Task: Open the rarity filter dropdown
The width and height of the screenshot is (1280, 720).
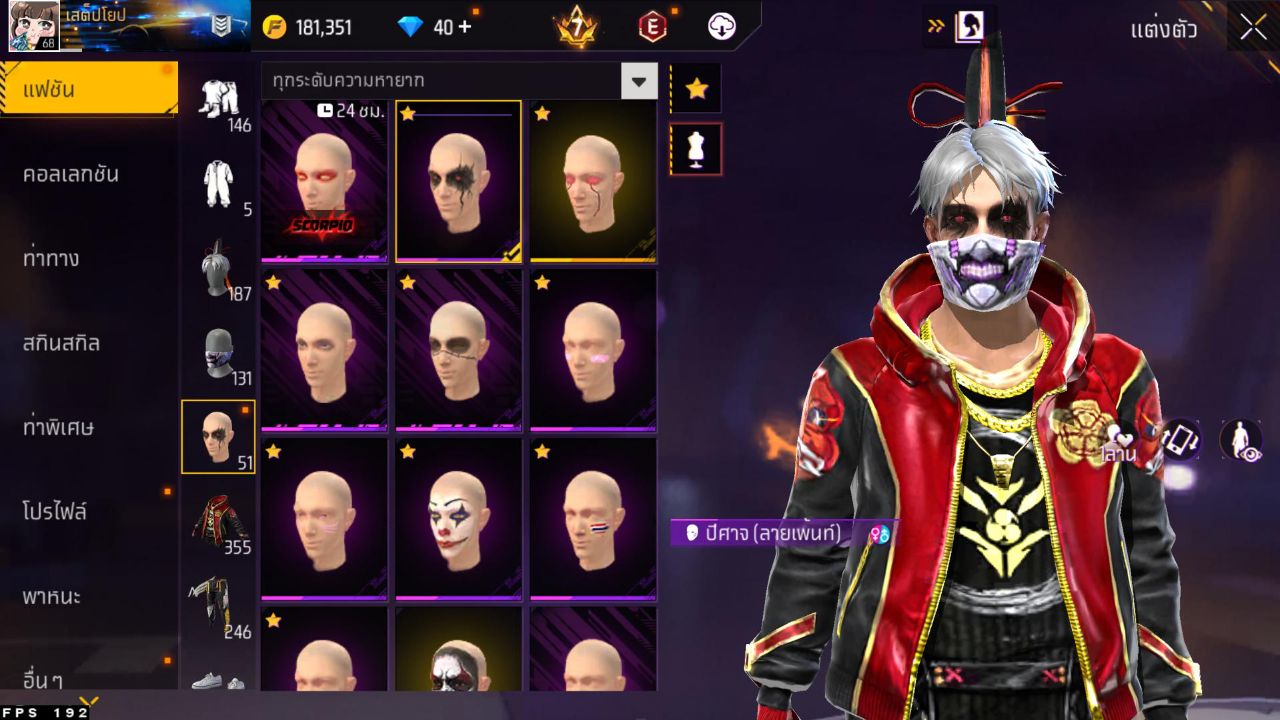Action: [638, 83]
